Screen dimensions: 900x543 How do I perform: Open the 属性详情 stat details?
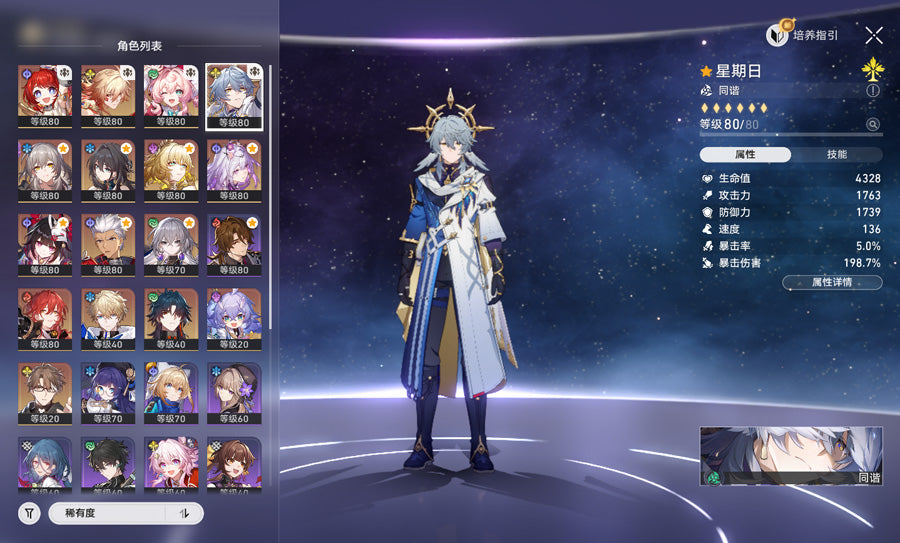click(832, 282)
